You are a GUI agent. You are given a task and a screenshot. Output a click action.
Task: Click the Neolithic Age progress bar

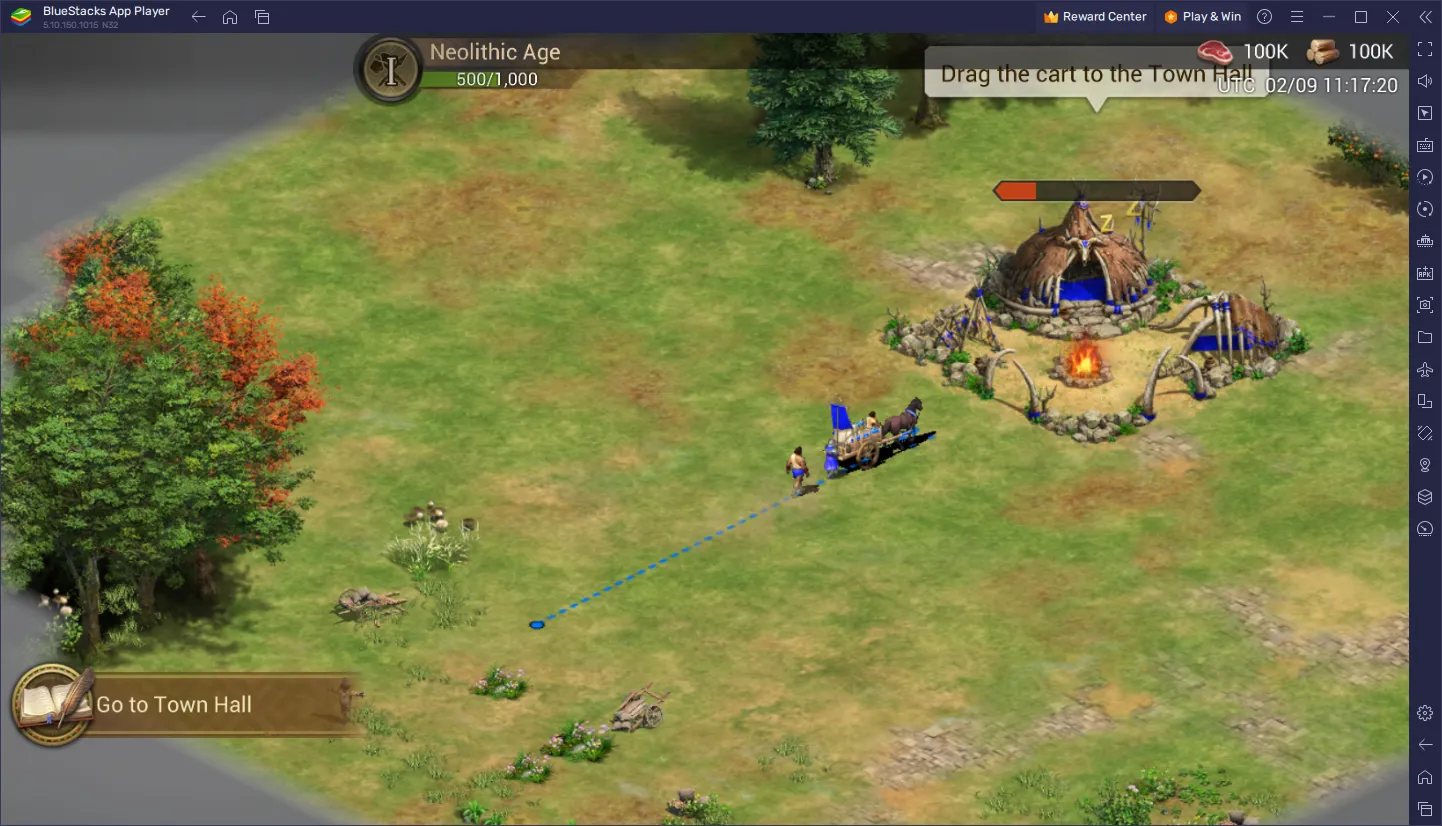click(x=497, y=78)
